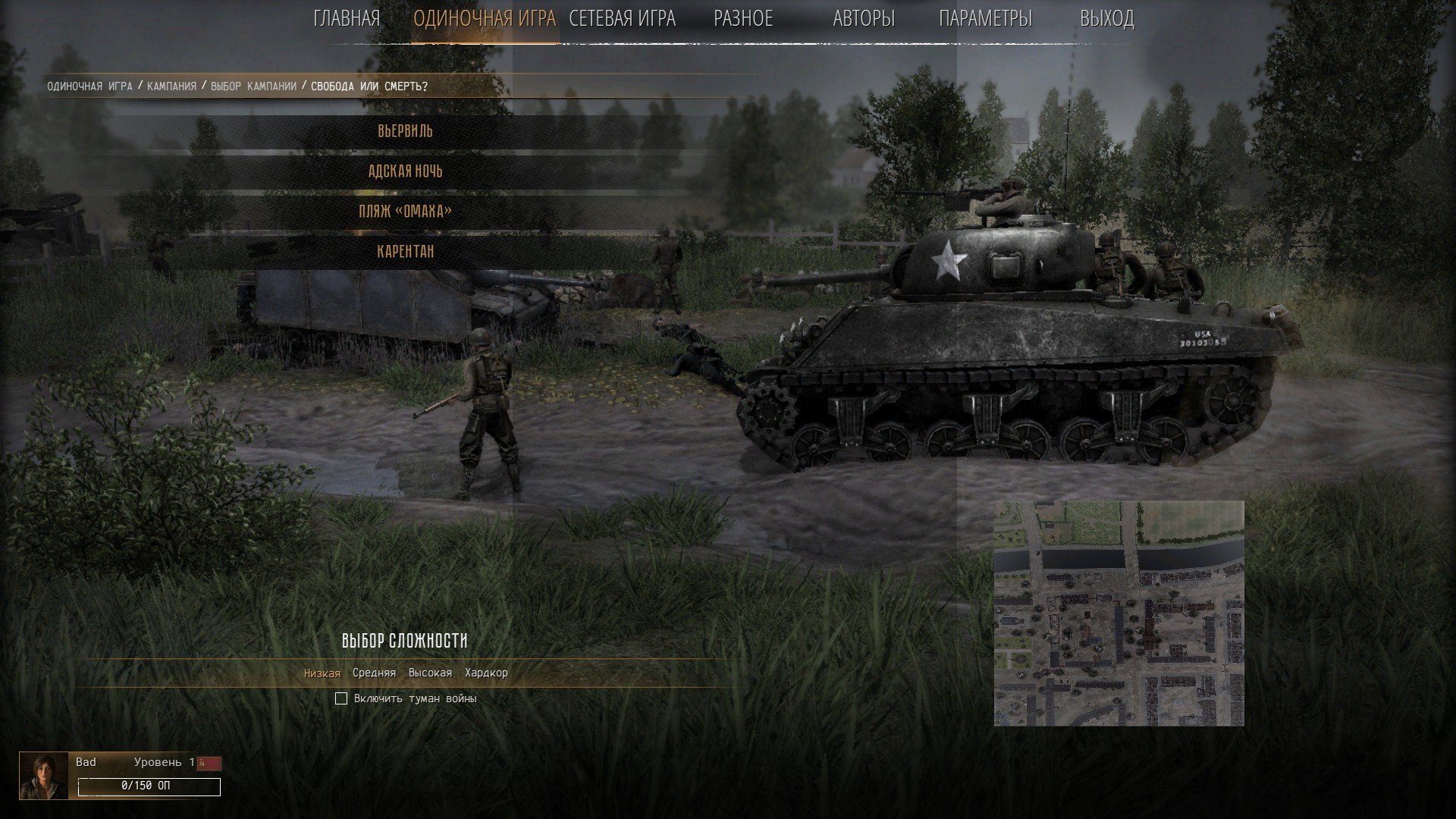
Task: Select Хардкор difficulty
Action: pos(486,673)
